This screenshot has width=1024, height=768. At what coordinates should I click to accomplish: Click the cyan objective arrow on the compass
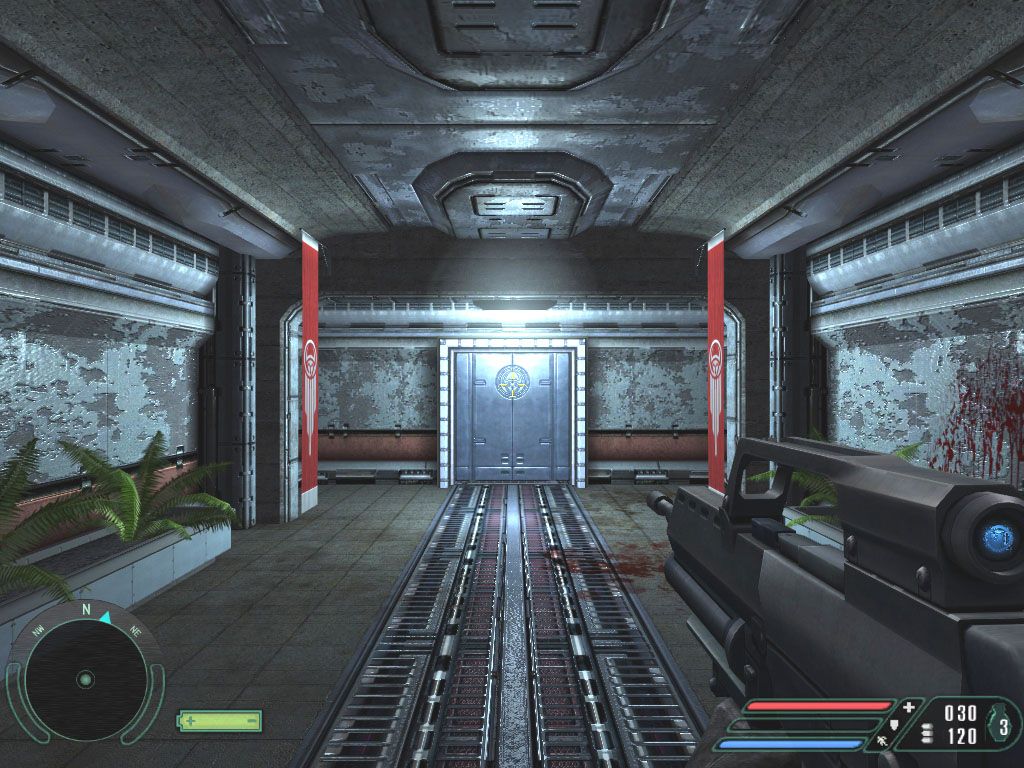pos(104,618)
